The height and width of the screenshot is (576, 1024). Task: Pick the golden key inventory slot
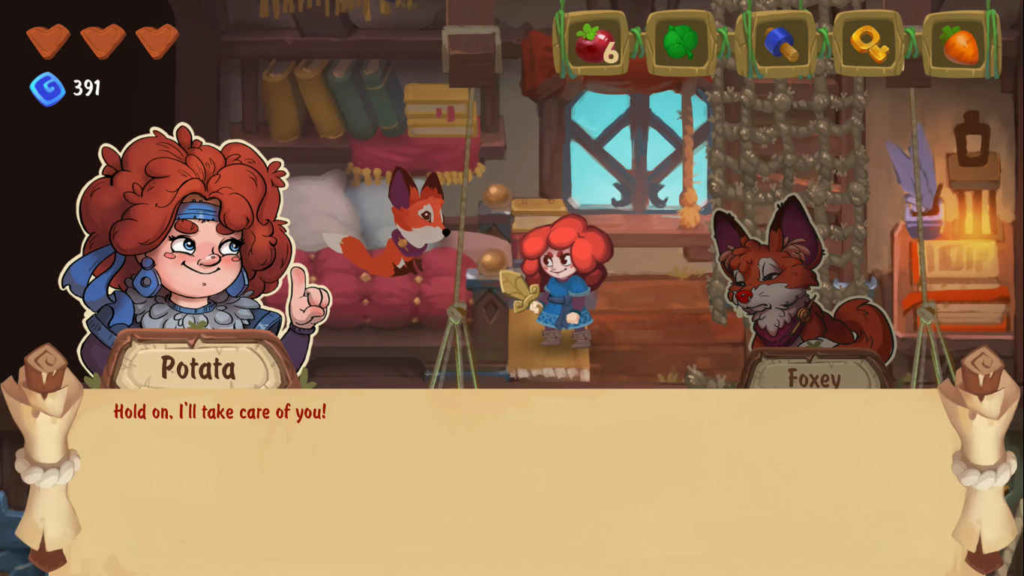(870, 44)
